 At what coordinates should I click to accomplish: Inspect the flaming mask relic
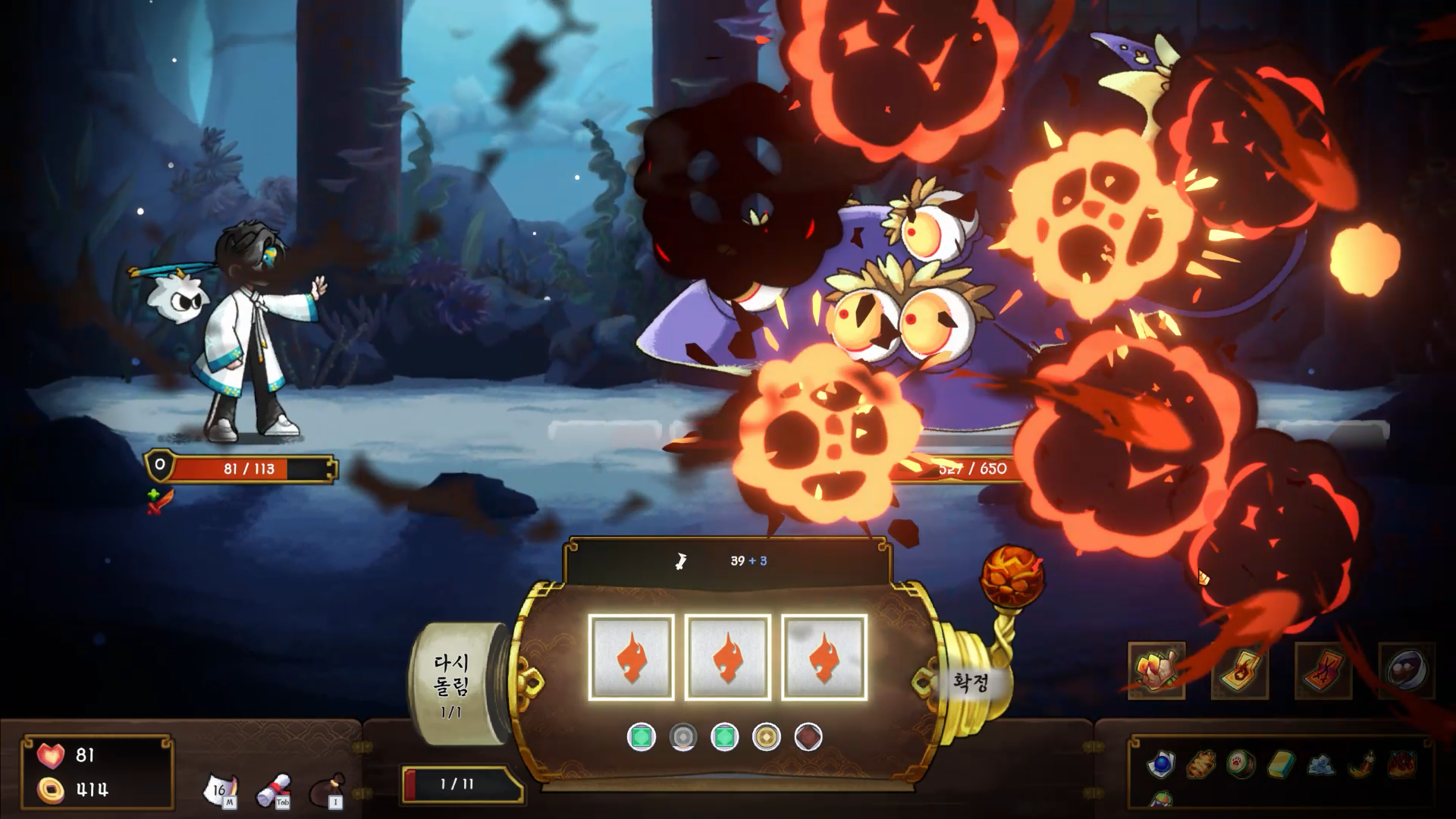tap(1401, 764)
